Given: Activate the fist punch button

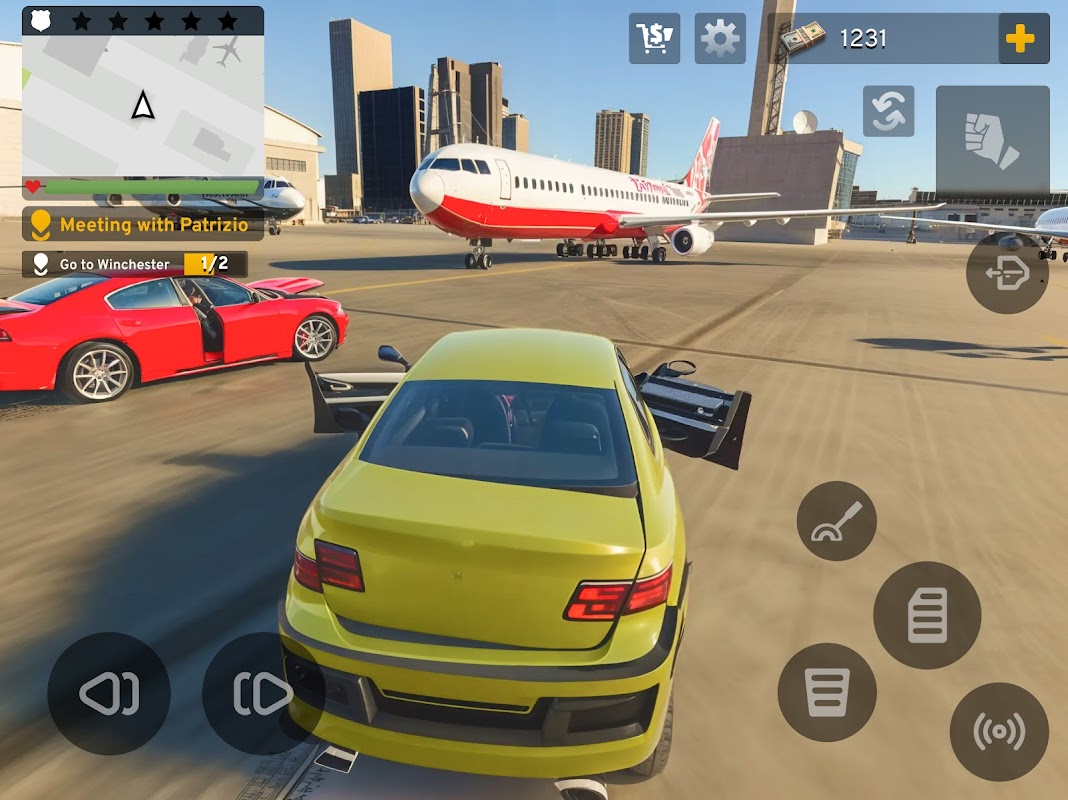Looking at the screenshot, I should tap(992, 140).
